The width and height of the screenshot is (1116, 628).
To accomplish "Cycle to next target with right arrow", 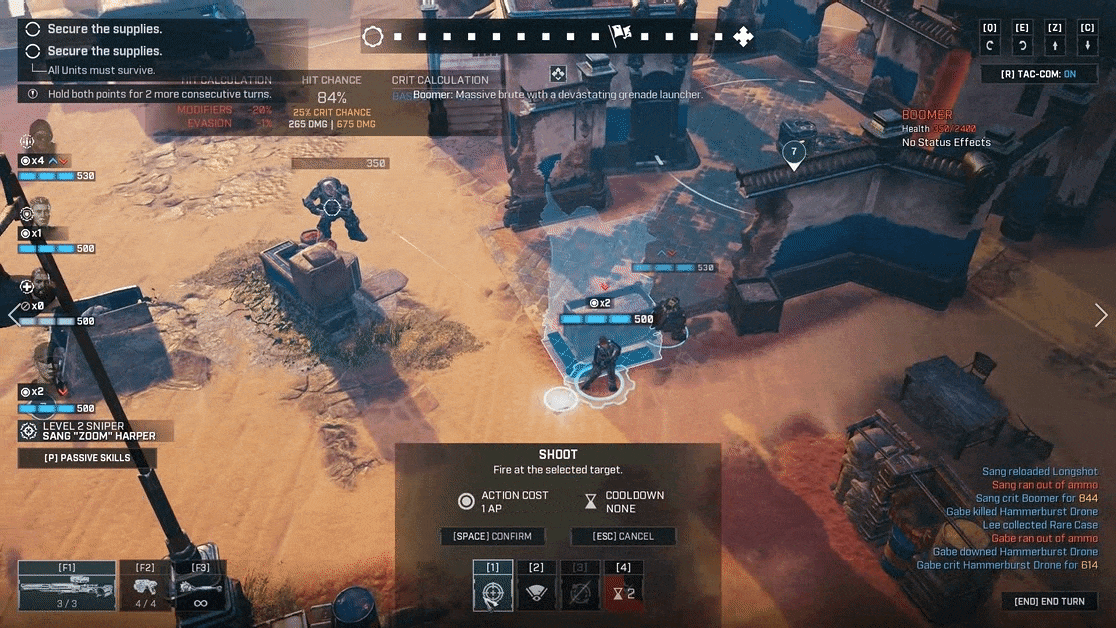I will [x=1101, y=315].
